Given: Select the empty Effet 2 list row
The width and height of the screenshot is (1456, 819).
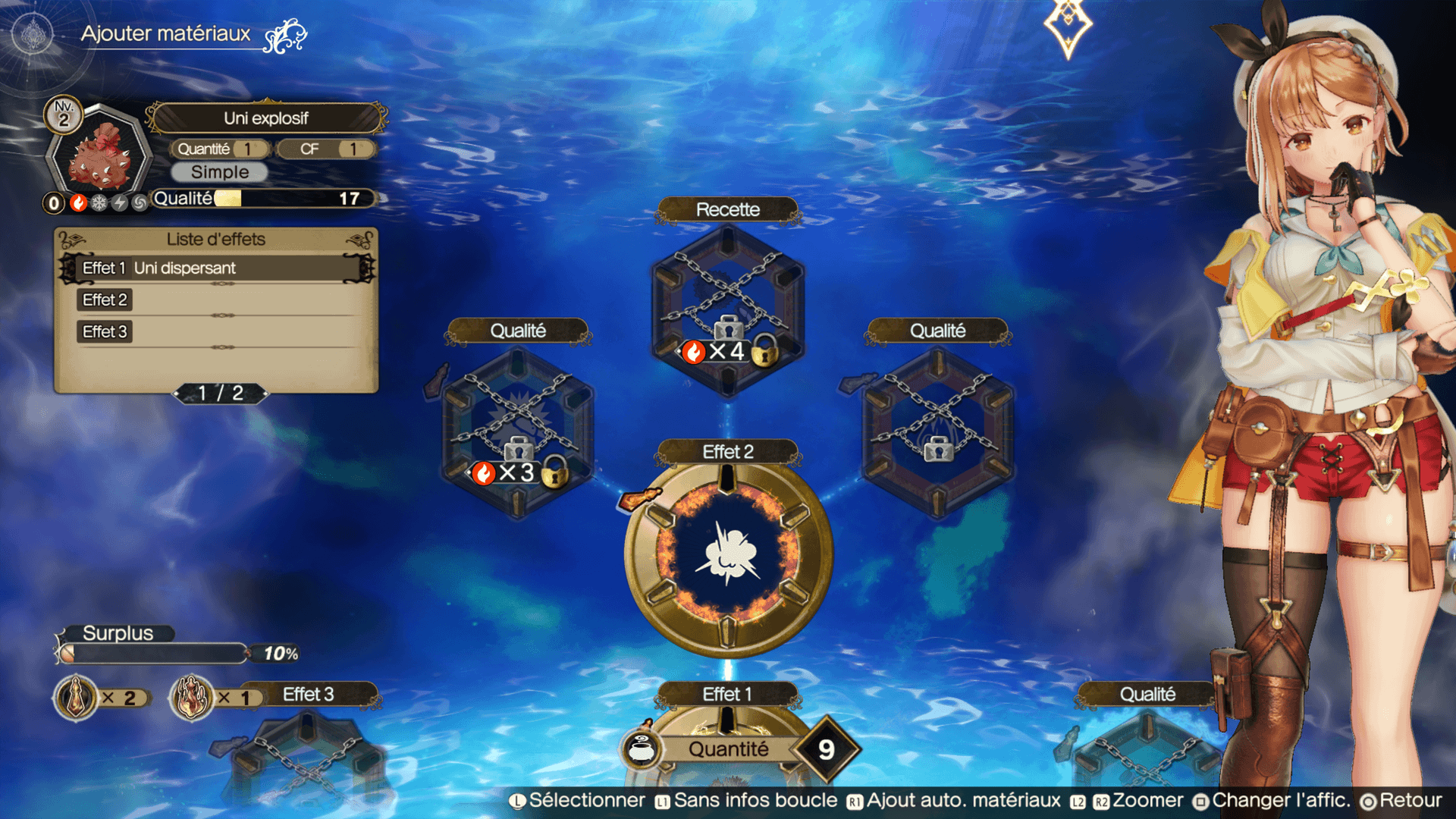Looking at the screenshot, I should pos(217,300).
